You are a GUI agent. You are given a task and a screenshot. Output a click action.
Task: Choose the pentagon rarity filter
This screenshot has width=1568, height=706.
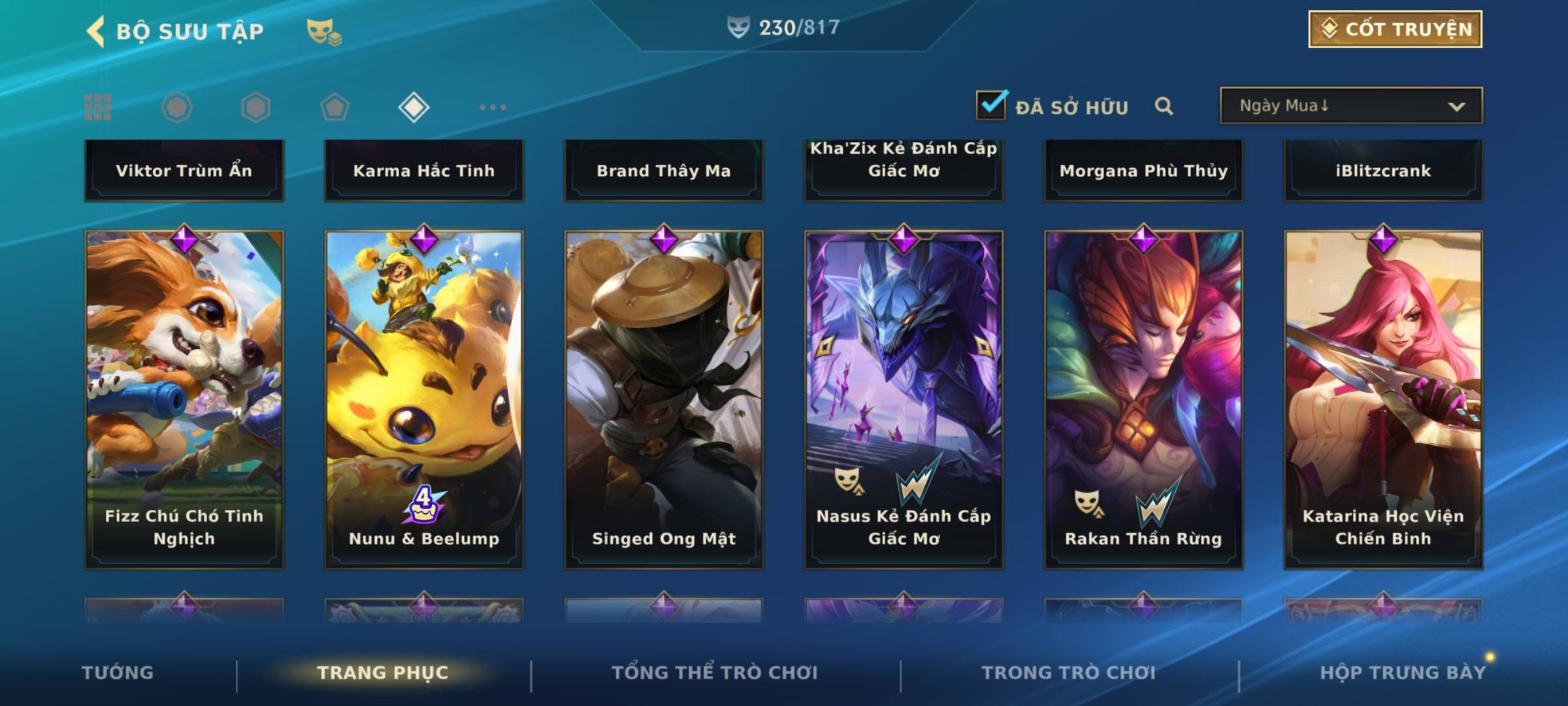(335, 107)
